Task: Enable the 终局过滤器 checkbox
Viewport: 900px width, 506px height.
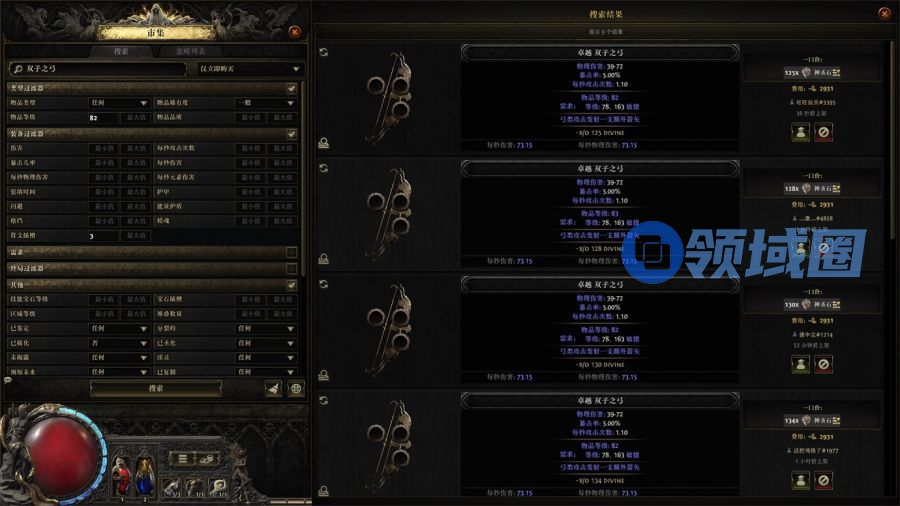Action: pyautogui.click(x=291, y=268)
